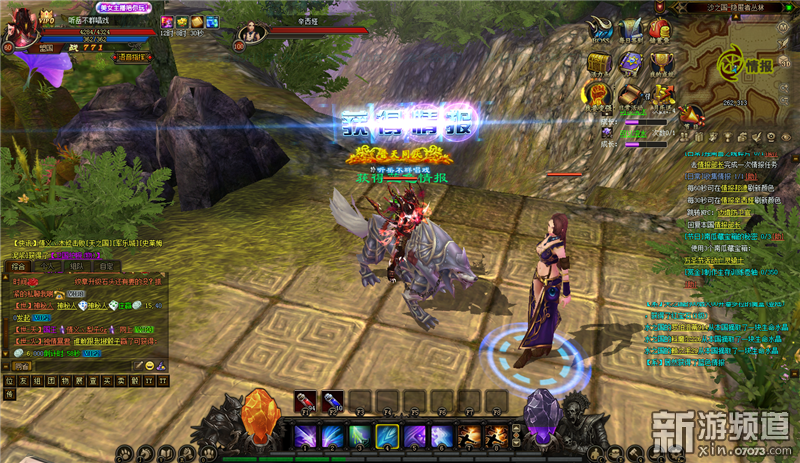Viewport: 800px width, 463px height.
Task: Activate the highlighted blue skill in slot 4
Action: click(x=387, y=435)
